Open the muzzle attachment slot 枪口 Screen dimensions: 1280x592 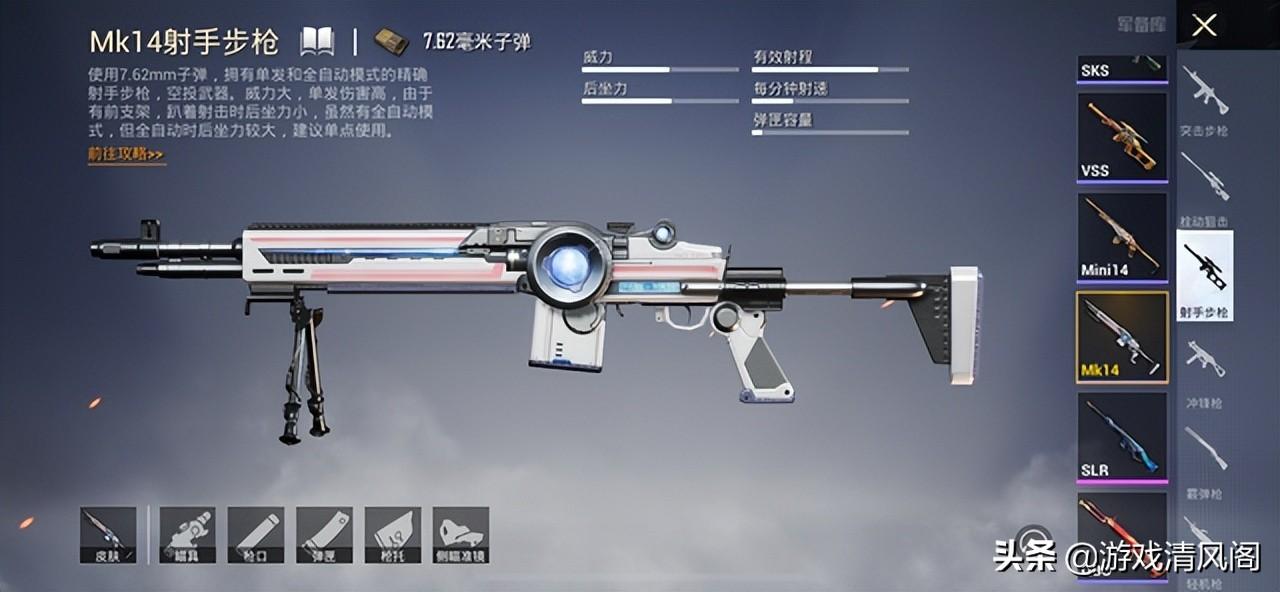(x=256, y=534)
